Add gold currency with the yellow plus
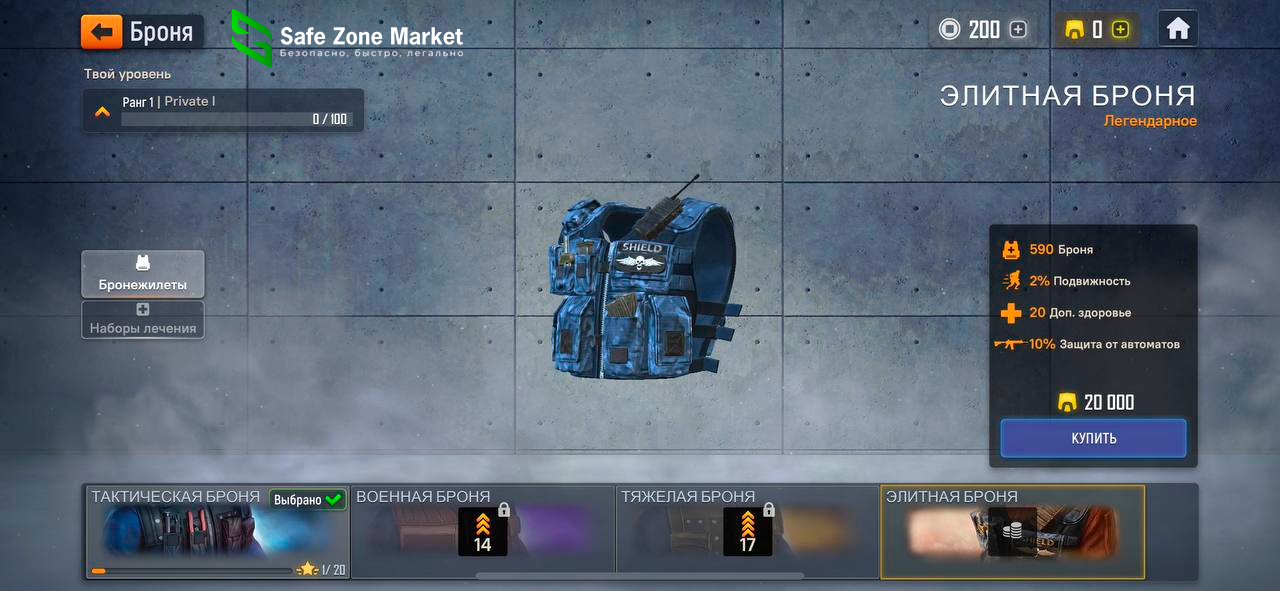Viewport: 1280px width, 591px height. 1120,30
